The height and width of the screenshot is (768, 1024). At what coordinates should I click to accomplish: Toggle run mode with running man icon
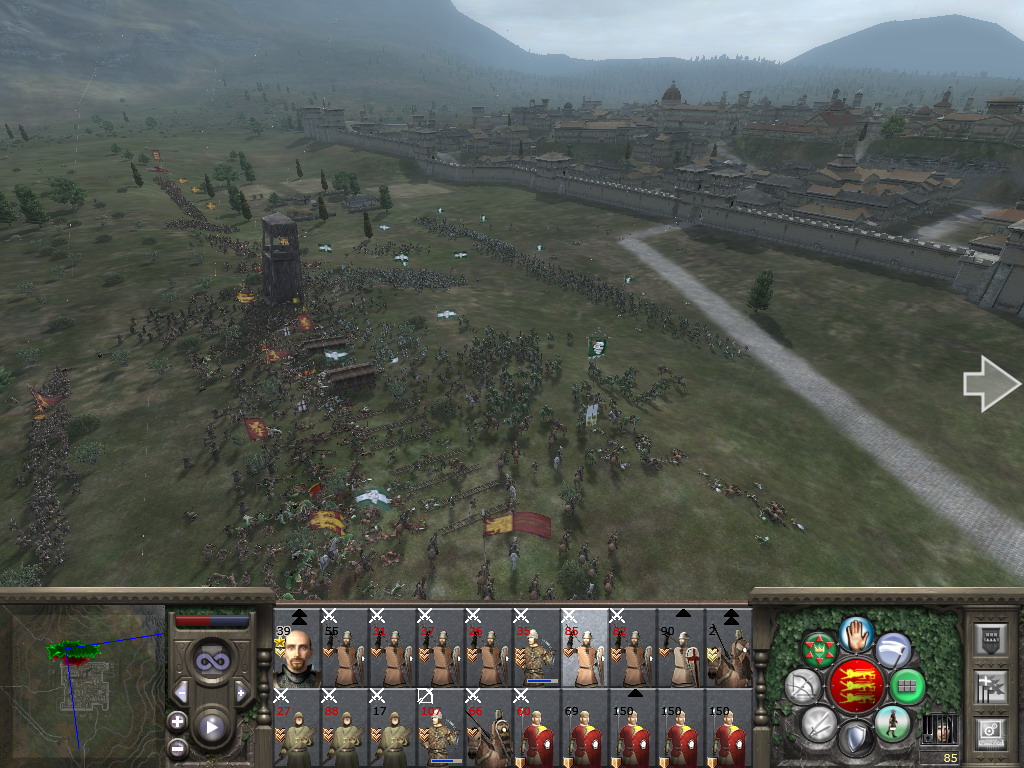point(891,722)
